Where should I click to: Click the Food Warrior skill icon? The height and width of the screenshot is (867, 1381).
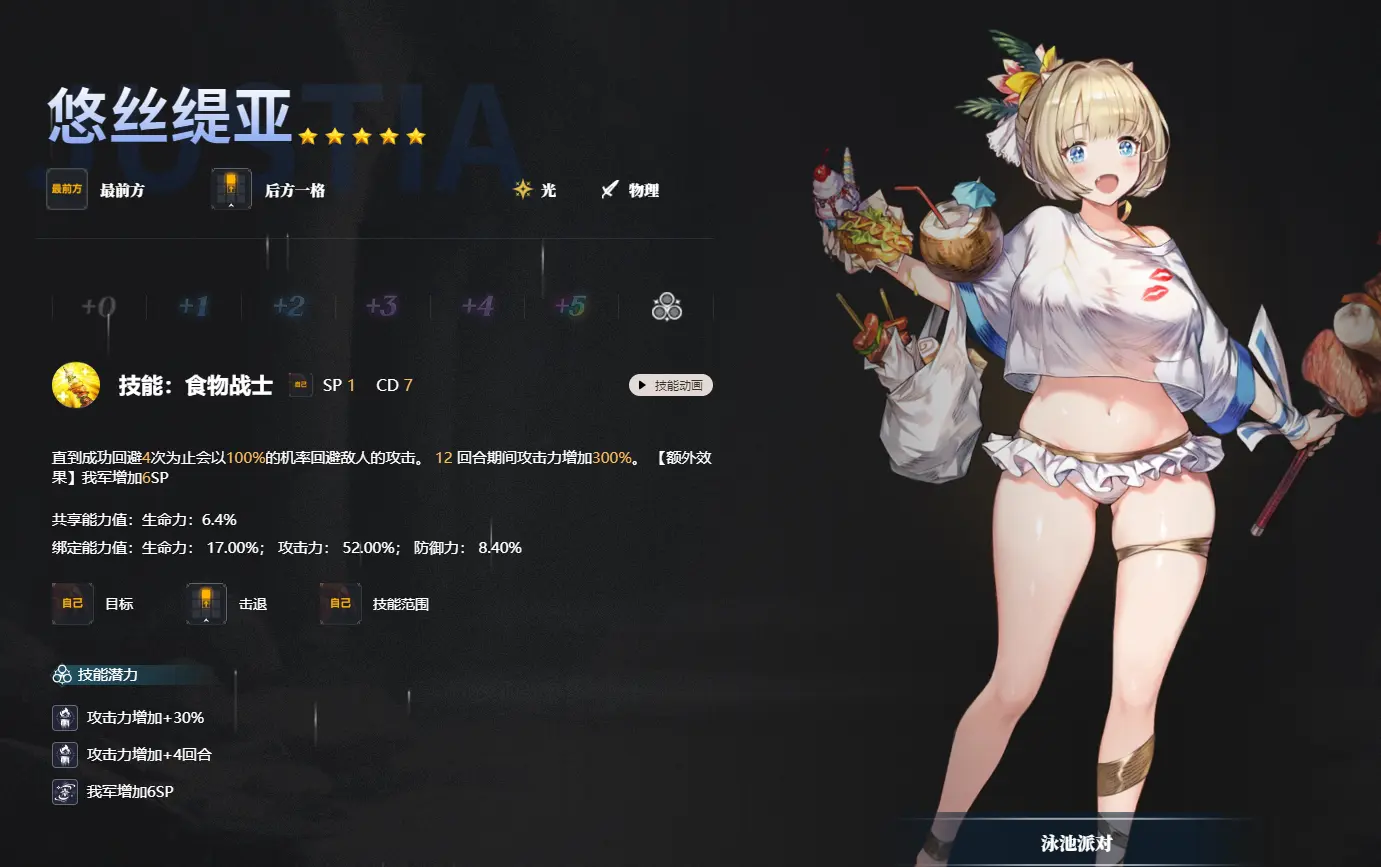click(76, 386)
